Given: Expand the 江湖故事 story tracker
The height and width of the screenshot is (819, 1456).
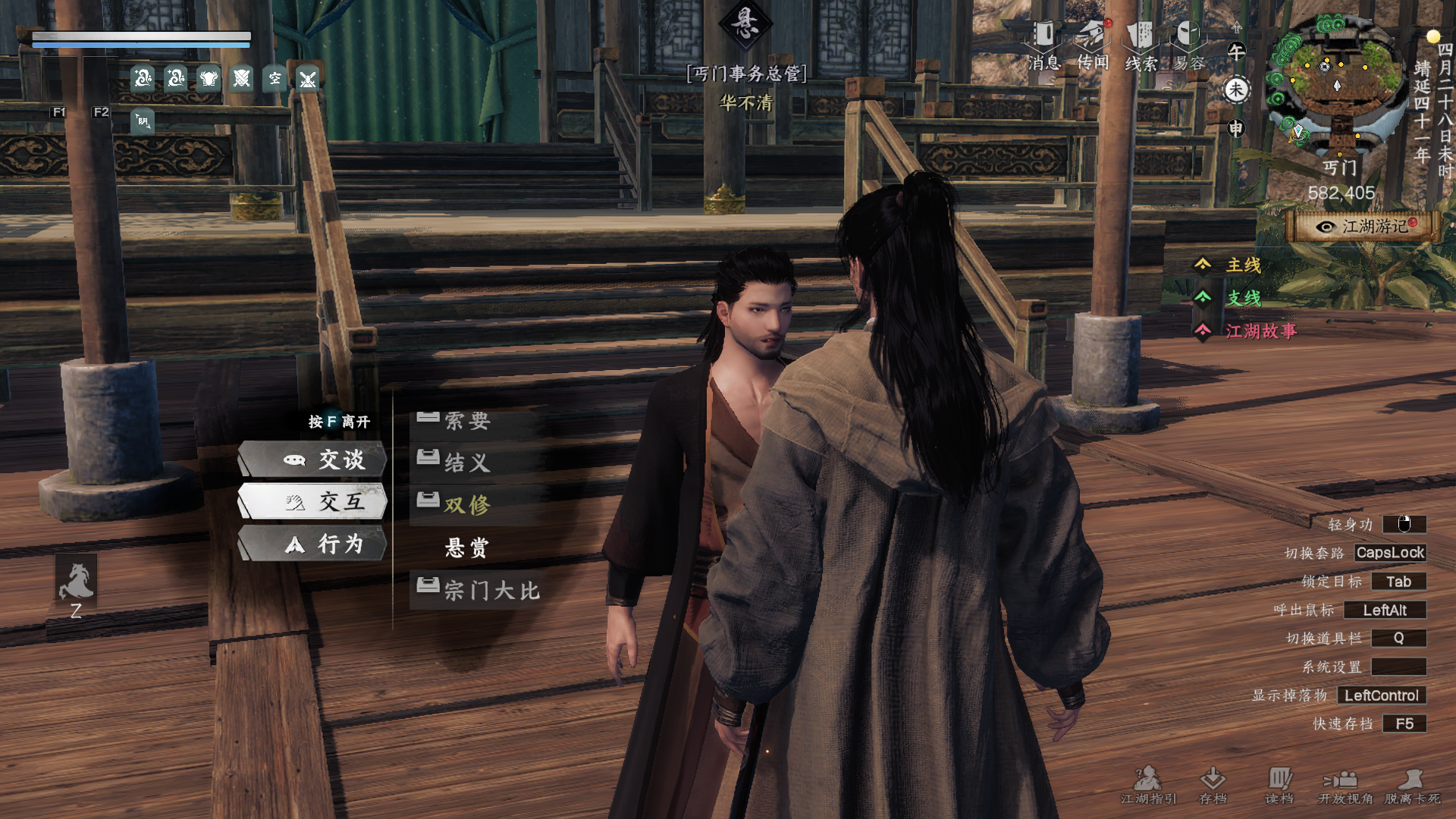Looking at the screenshot, I should click(x=1260, y=331).
